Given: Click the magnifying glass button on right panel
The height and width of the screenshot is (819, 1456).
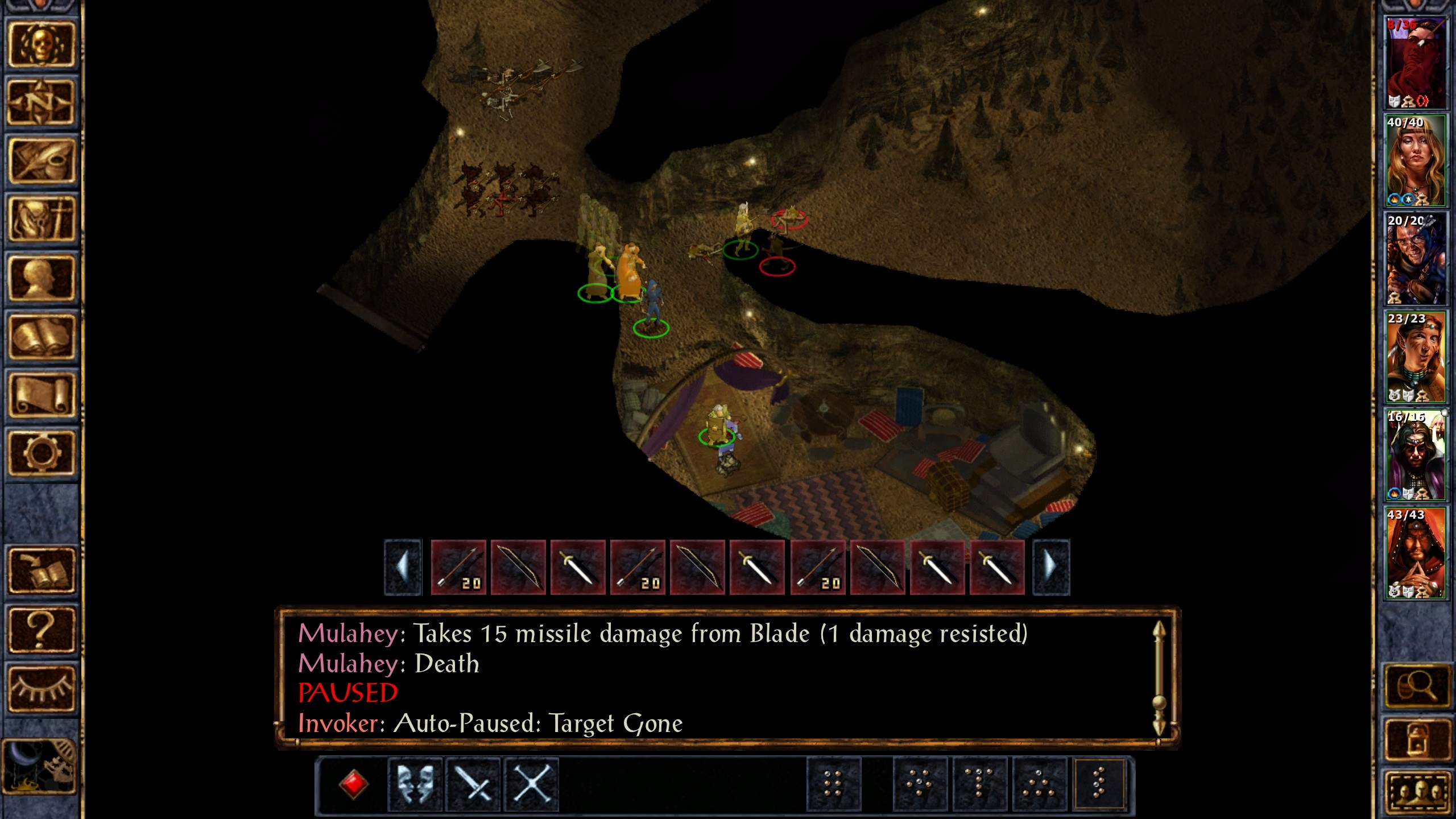Looking at the screenshot, I should tap(1416, 686).
